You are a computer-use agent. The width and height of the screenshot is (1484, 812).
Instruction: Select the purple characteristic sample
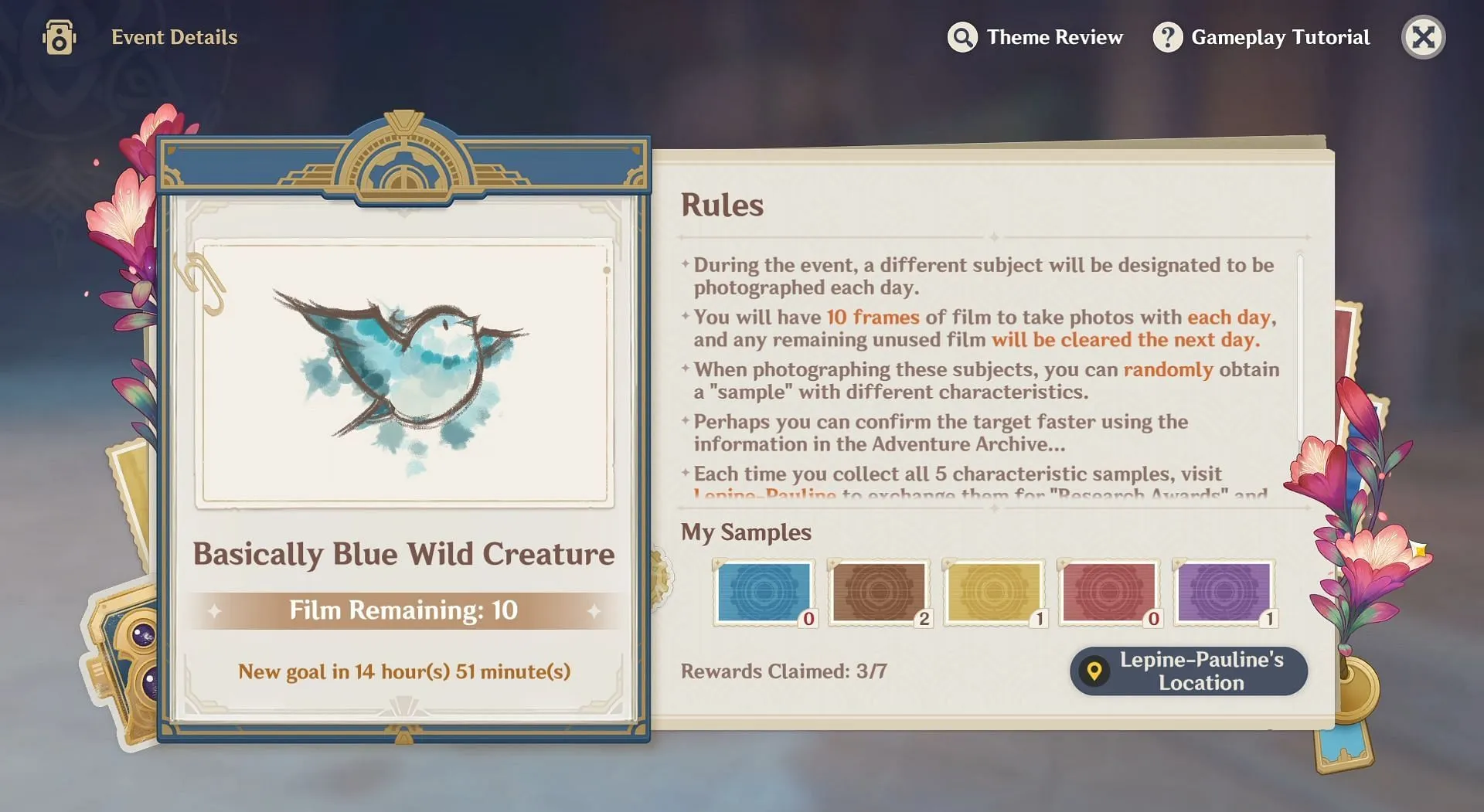(x=1224, y=593)
